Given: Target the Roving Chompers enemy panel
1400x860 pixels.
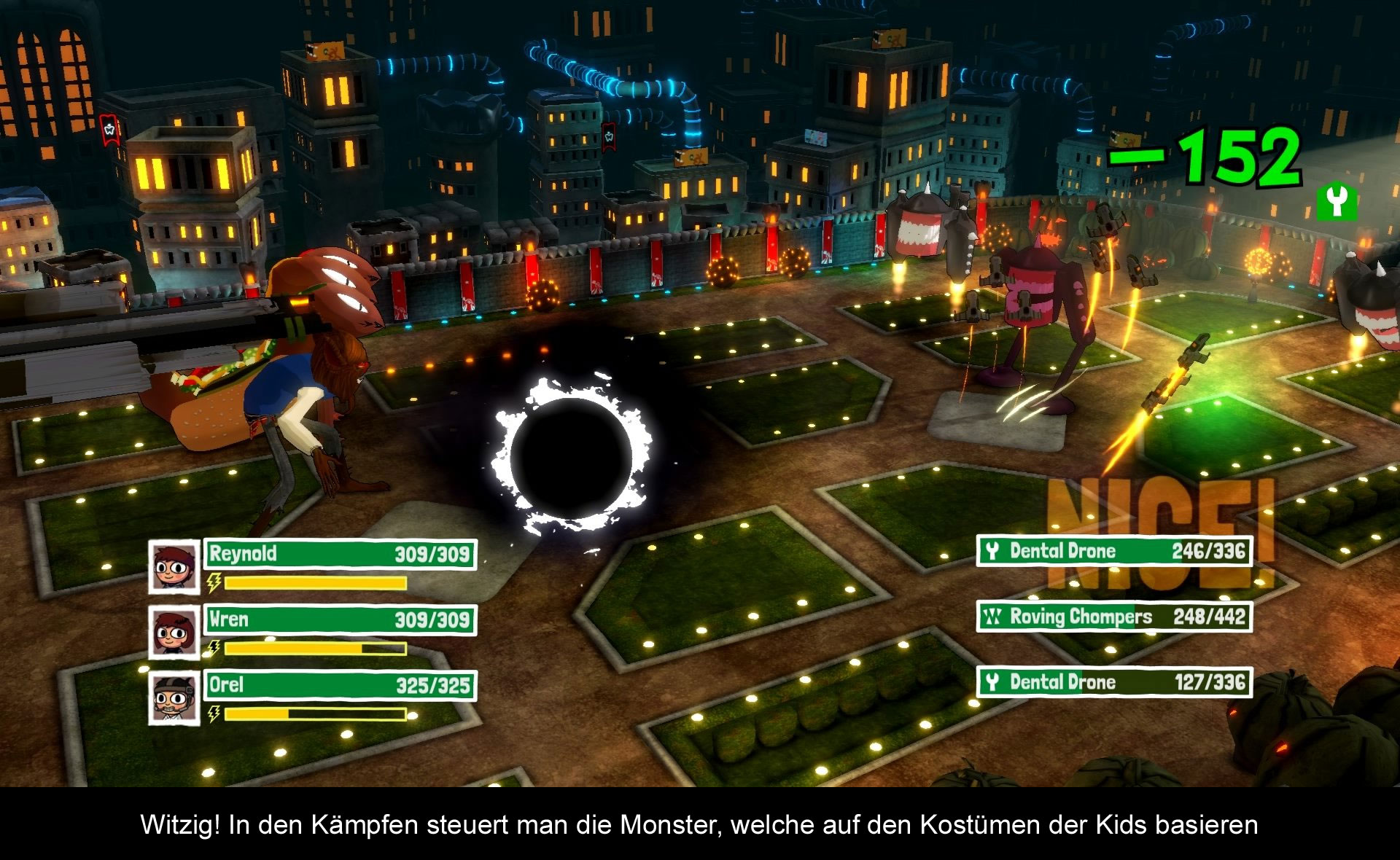Looking at the screenshot, I should tap(1114, 617).
